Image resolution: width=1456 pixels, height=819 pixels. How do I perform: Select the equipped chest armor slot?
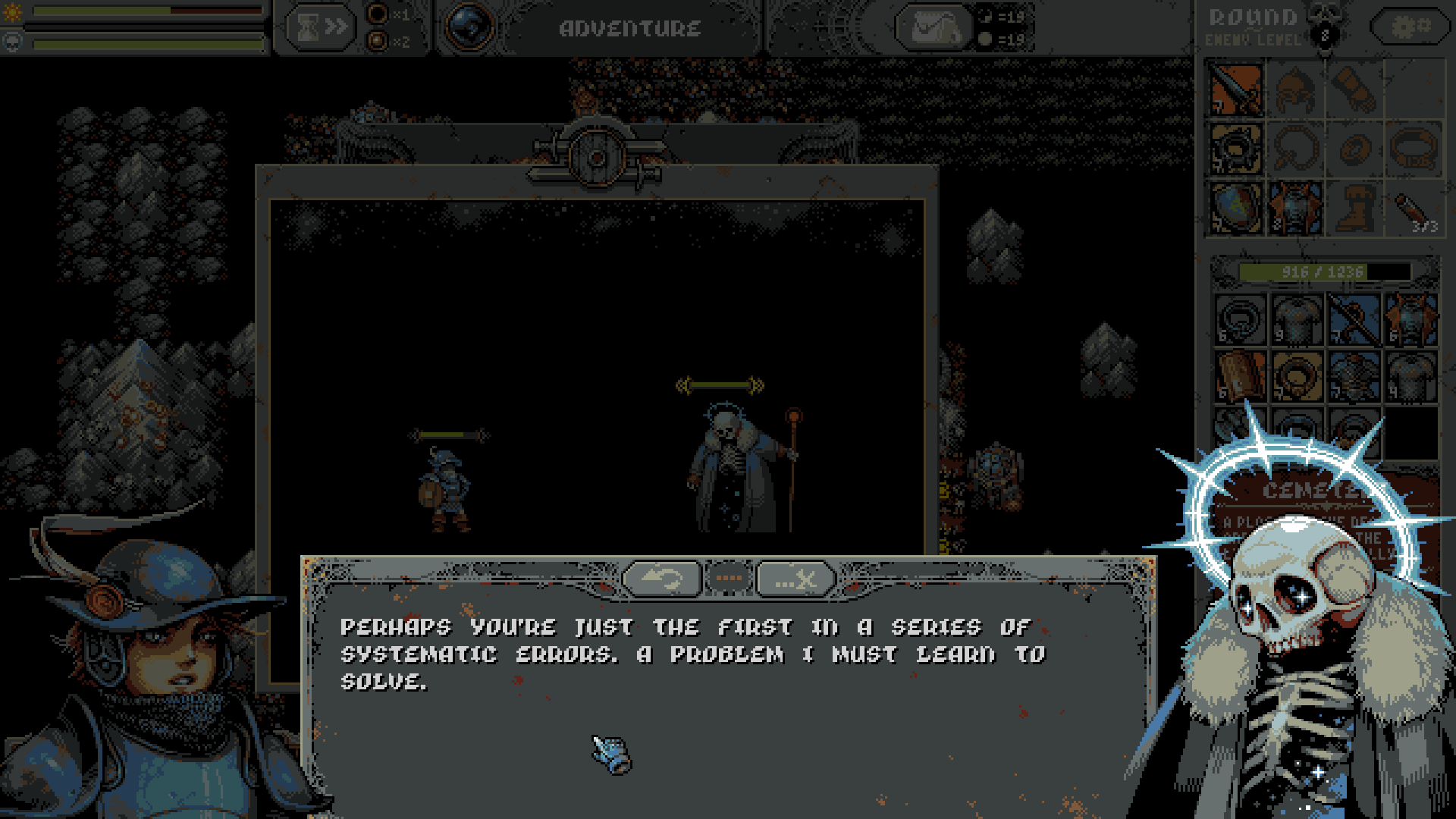coord(1295,208)
